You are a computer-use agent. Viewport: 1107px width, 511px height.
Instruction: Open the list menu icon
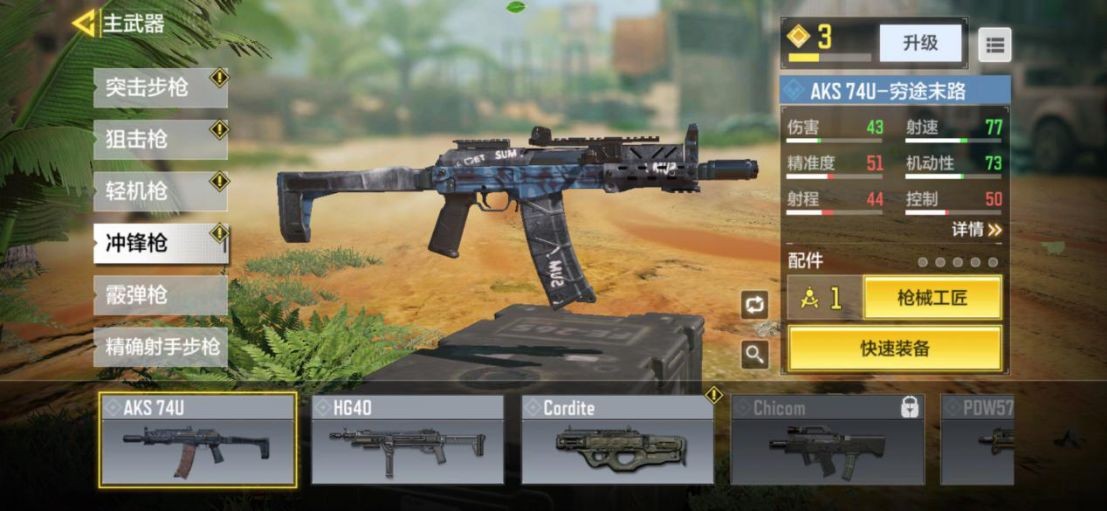pos(994,44)
